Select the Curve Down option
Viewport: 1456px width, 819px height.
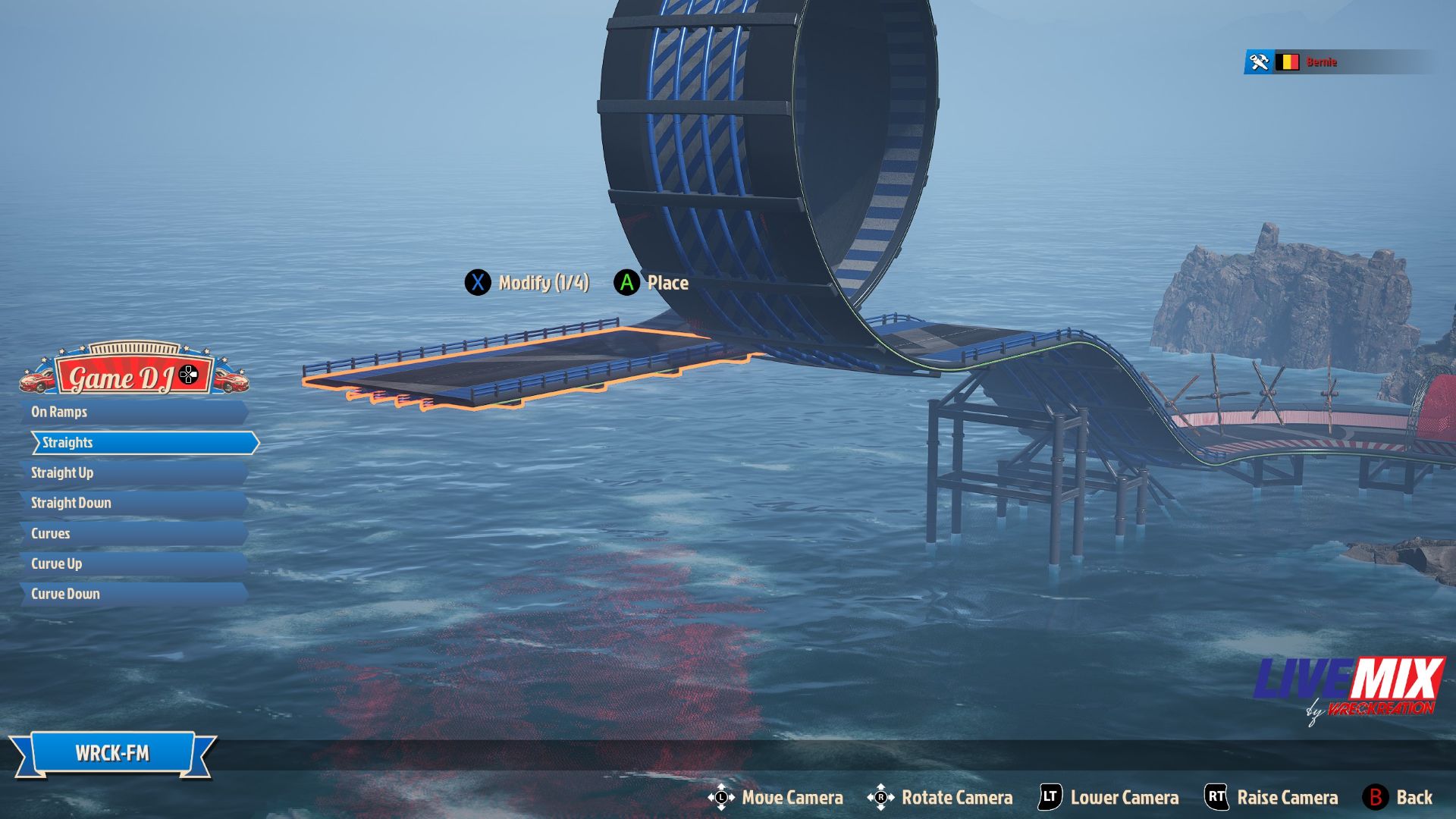click(x=133, y=594)
